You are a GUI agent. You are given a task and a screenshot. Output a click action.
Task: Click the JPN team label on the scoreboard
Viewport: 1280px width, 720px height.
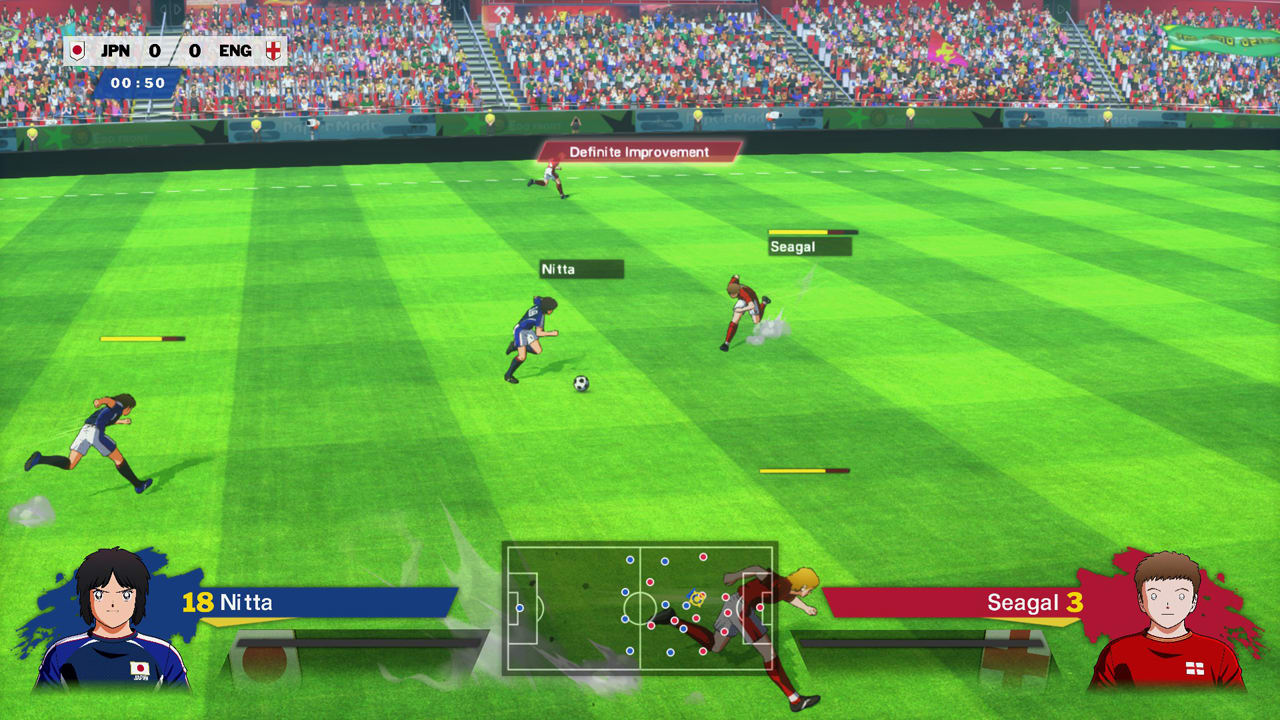113,48
